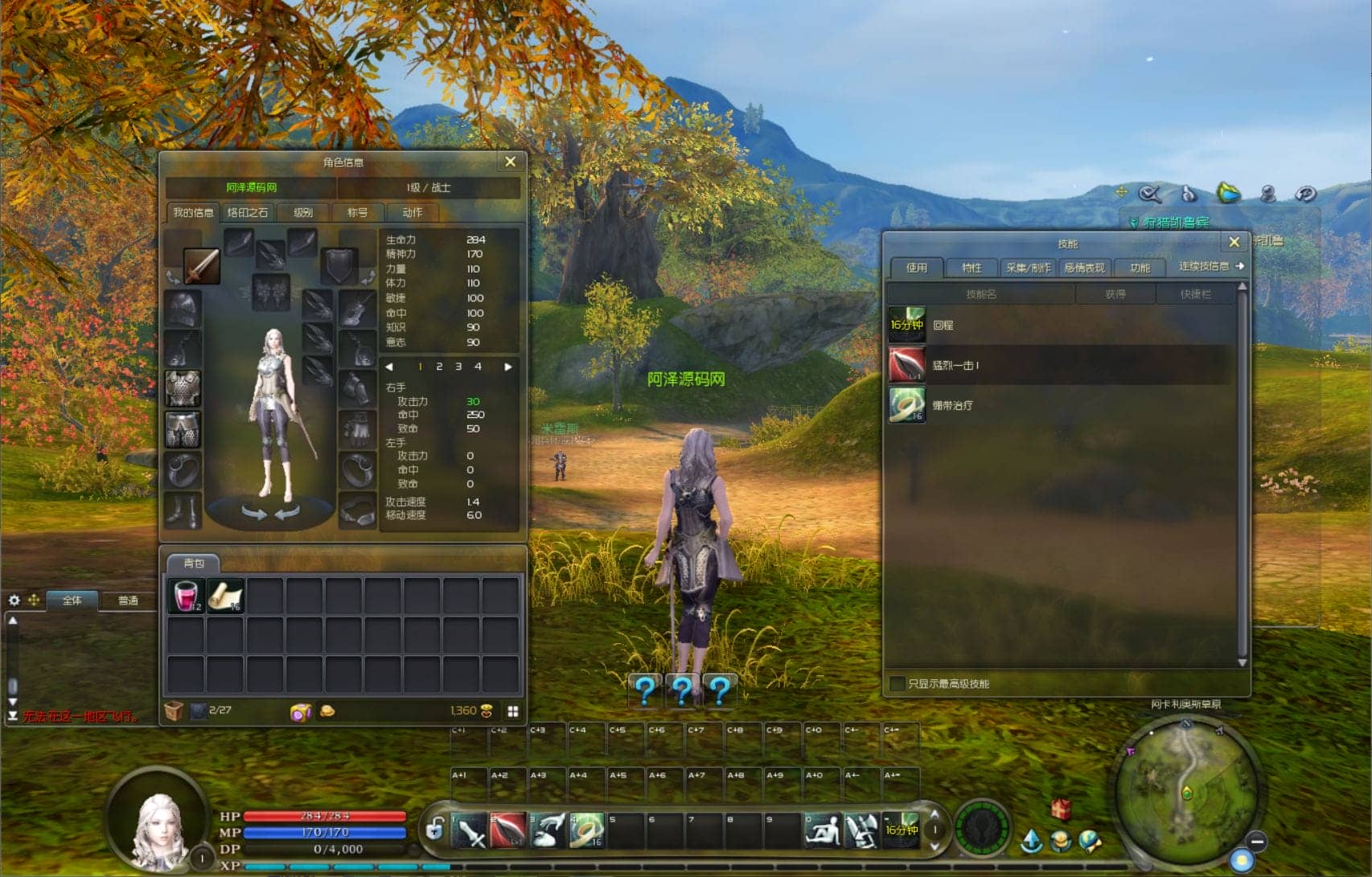Screen dimensions: 1372x877
Task: Open the chat settings gear icon
Action: tap(13, 598)
